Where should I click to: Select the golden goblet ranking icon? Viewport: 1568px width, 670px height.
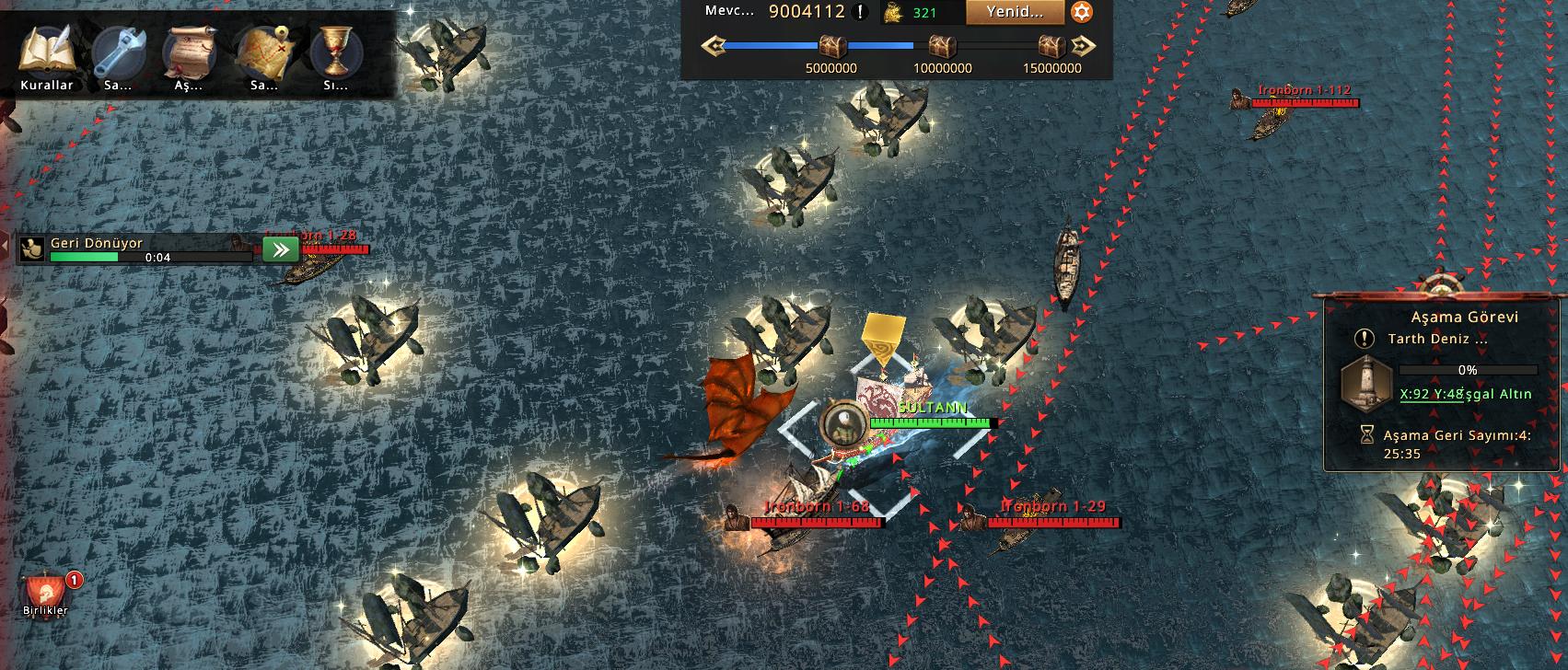335,52
